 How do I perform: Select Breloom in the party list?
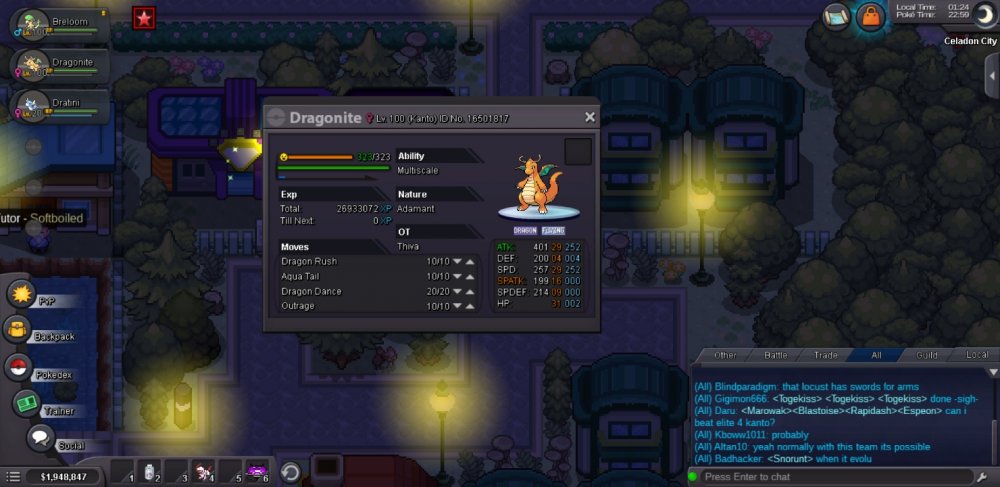58,25
